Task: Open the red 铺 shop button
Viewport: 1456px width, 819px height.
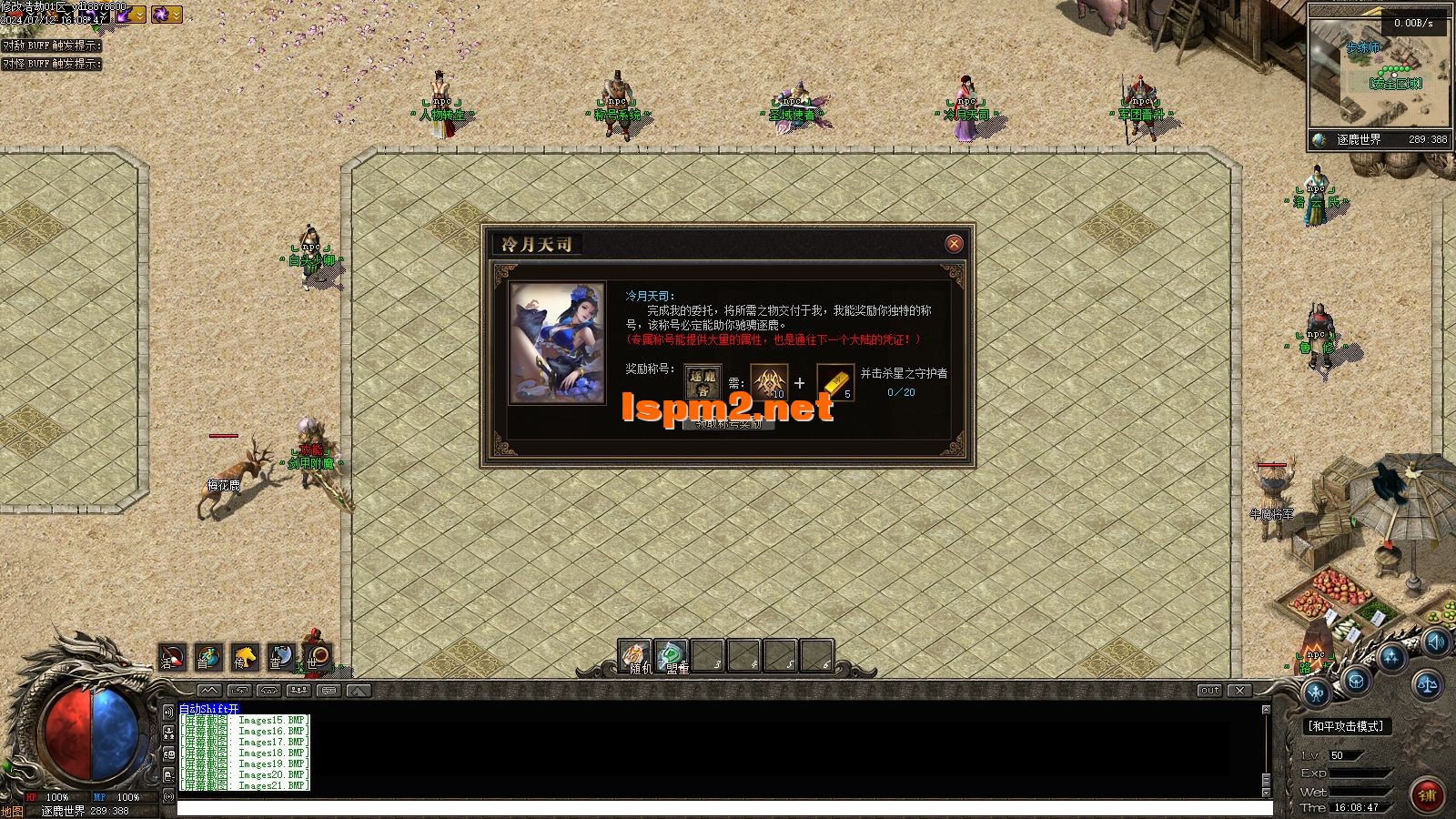Action: click(1426, 795)
